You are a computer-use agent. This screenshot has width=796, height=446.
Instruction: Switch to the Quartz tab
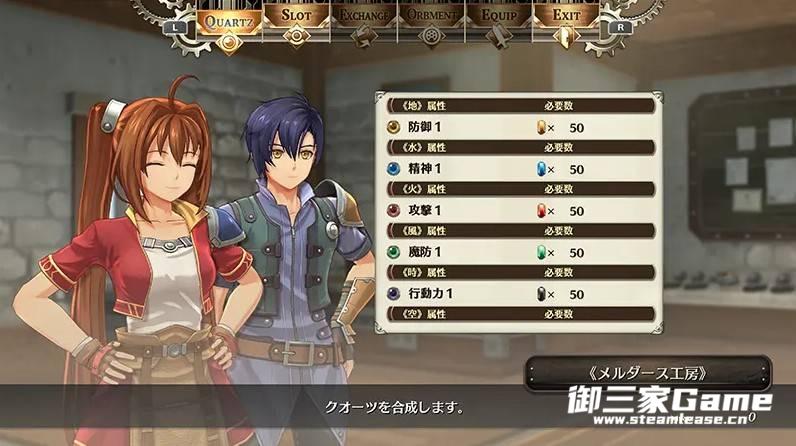point(231,19)
